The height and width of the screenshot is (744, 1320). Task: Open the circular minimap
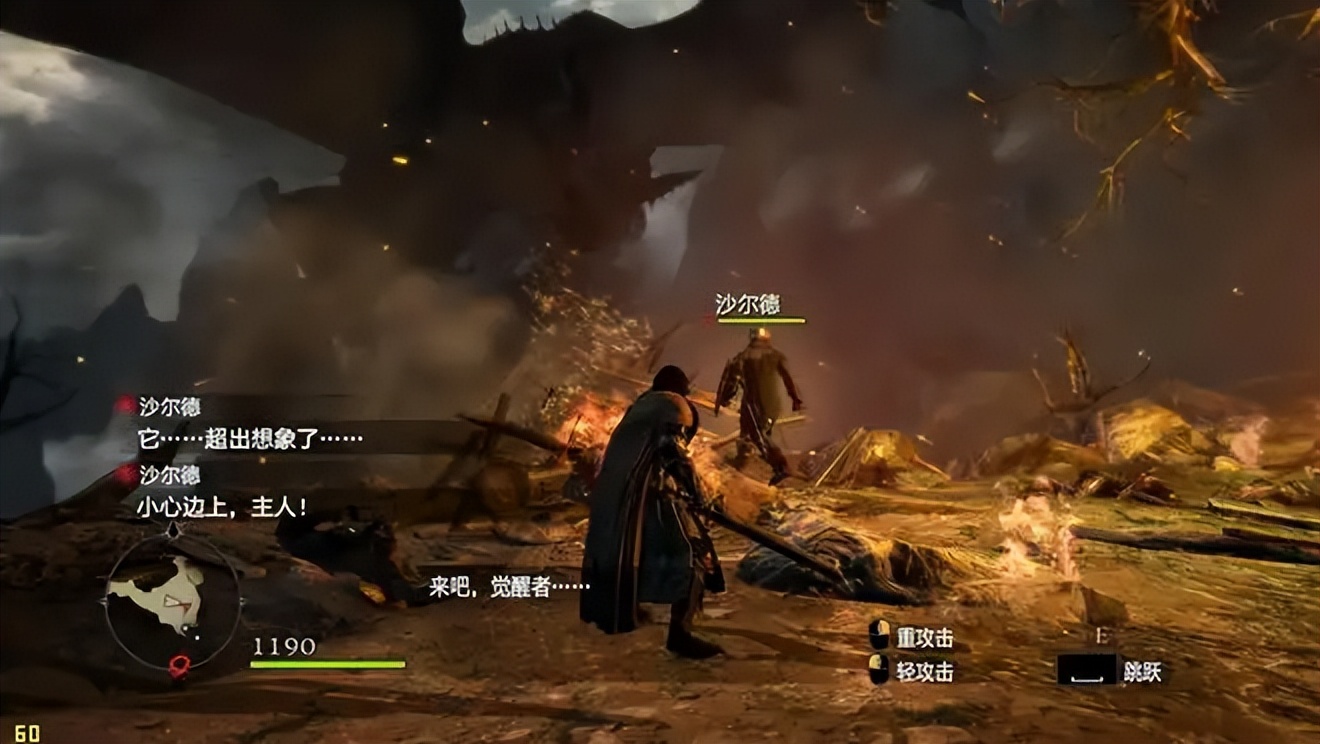click(172, 599)
